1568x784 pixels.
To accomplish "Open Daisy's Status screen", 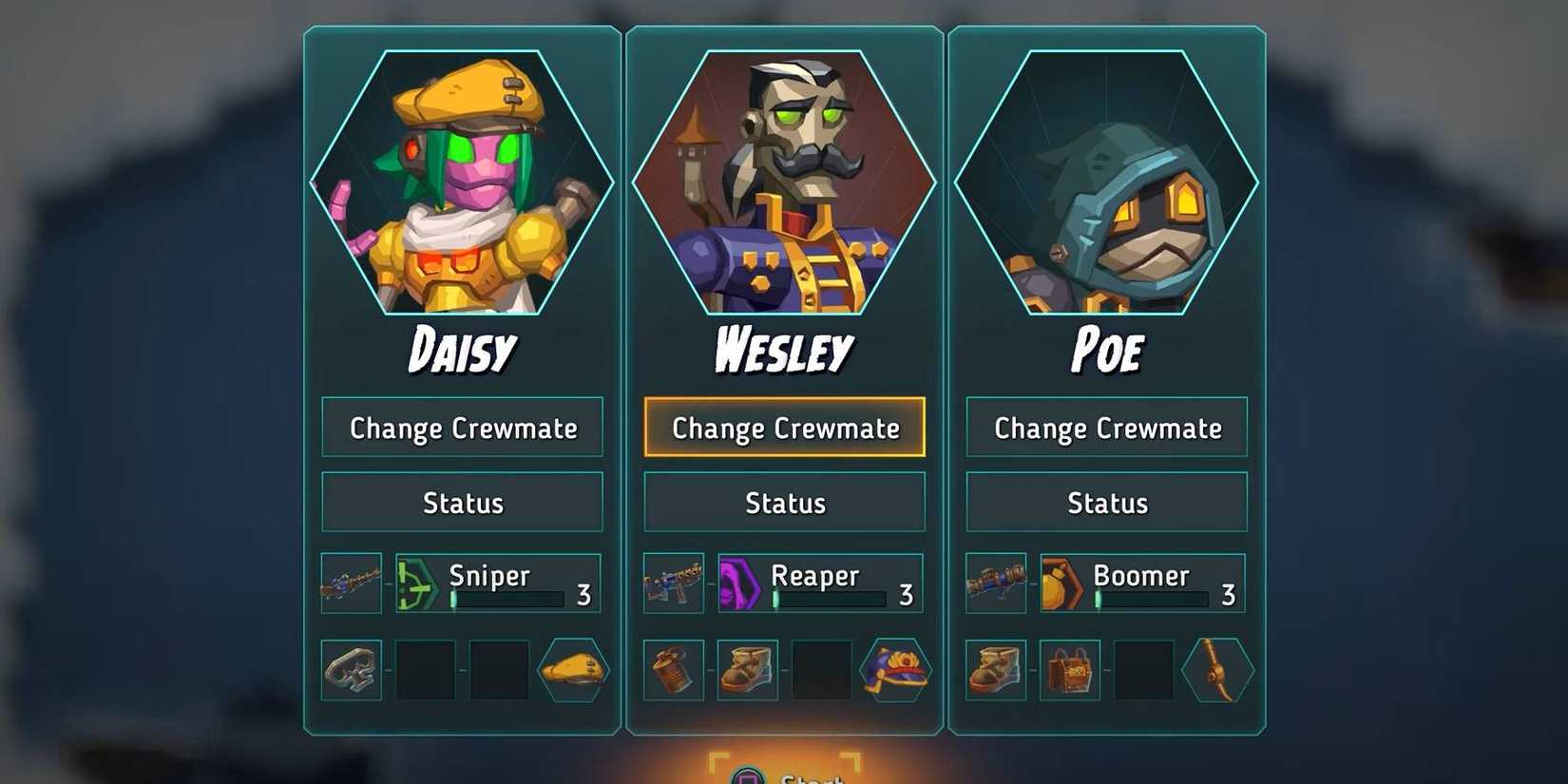I will 463,503.
